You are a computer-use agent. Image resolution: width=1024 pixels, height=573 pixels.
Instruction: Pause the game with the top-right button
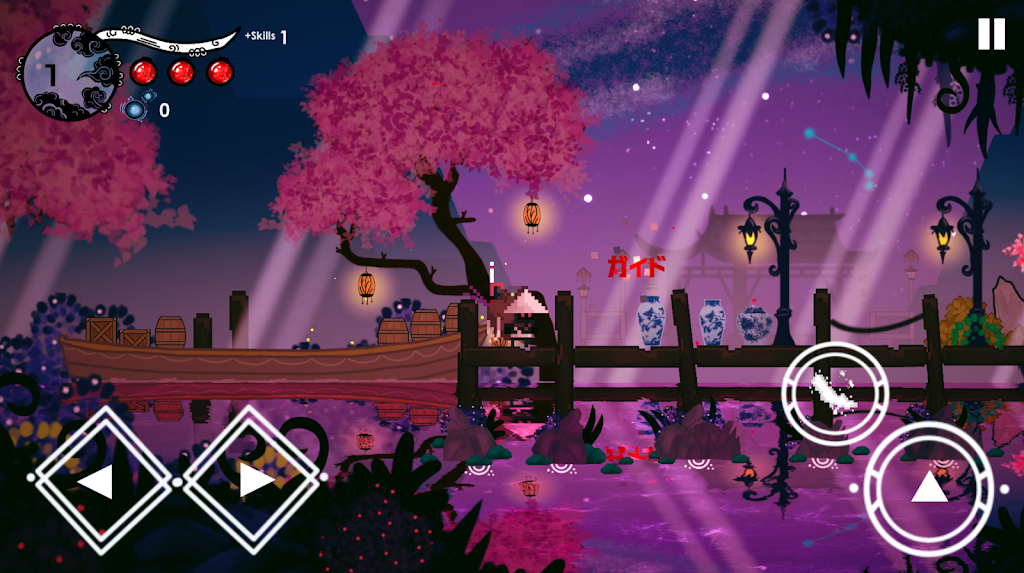point(991,34)
